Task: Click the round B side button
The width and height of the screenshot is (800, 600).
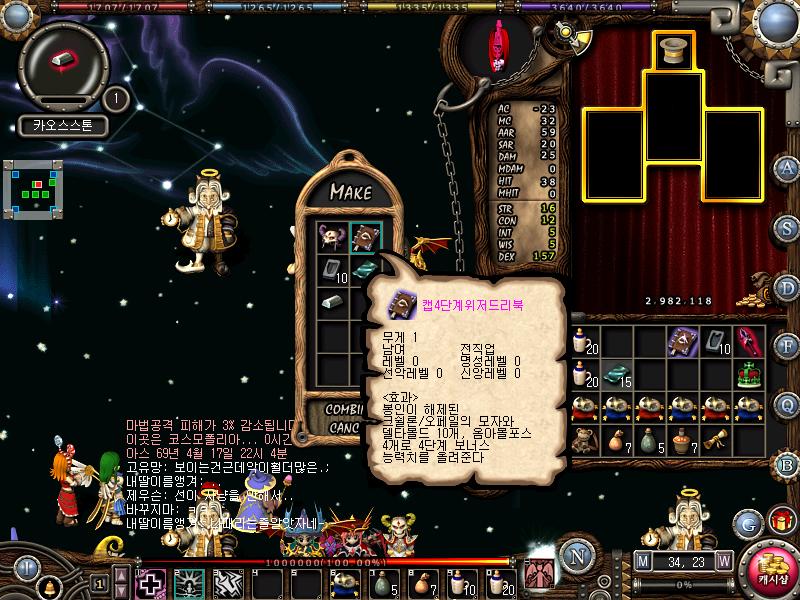Action: 787,462
